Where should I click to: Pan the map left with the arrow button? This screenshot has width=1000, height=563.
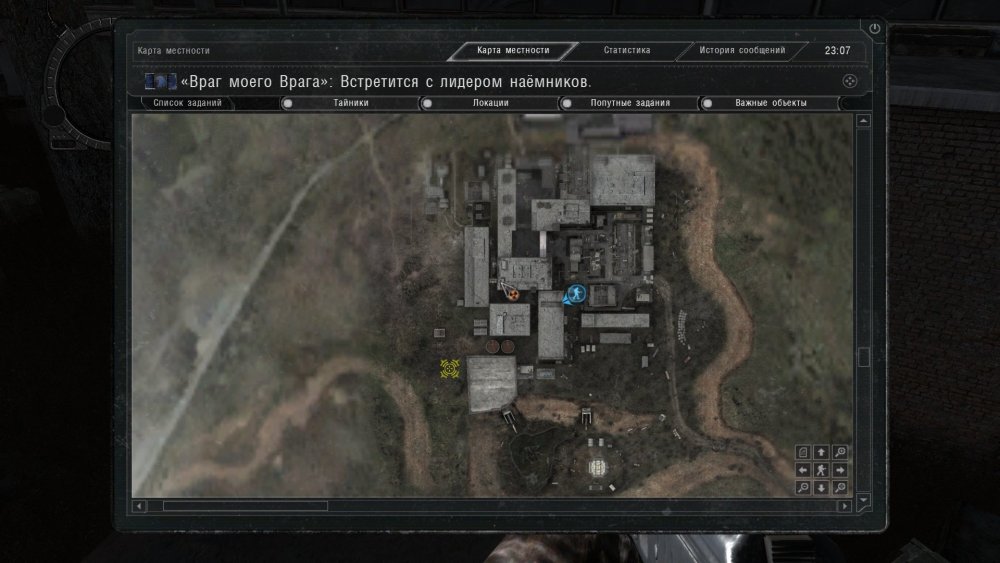803,470
